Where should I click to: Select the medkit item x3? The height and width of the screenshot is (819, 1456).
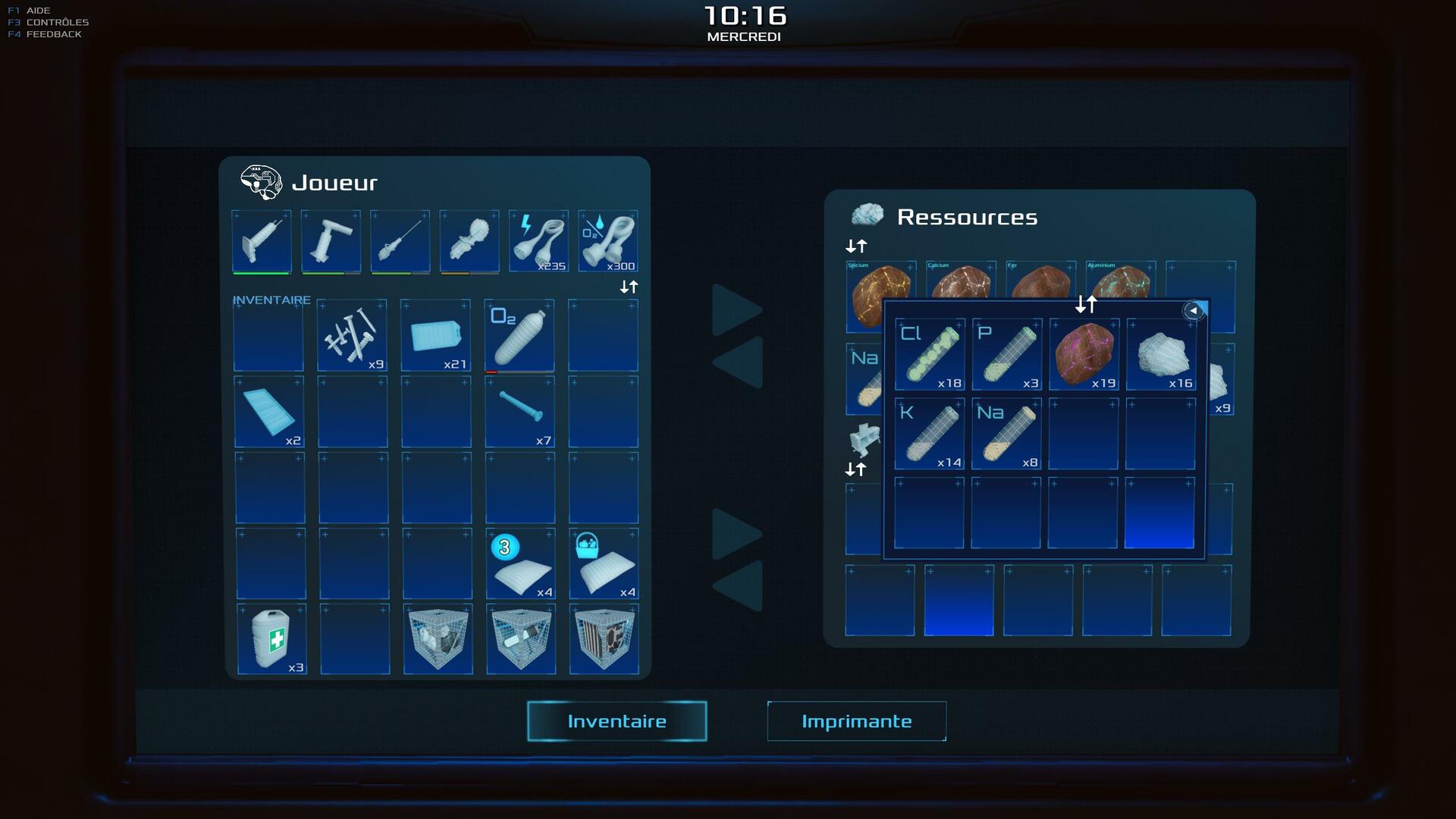point(271,639)
